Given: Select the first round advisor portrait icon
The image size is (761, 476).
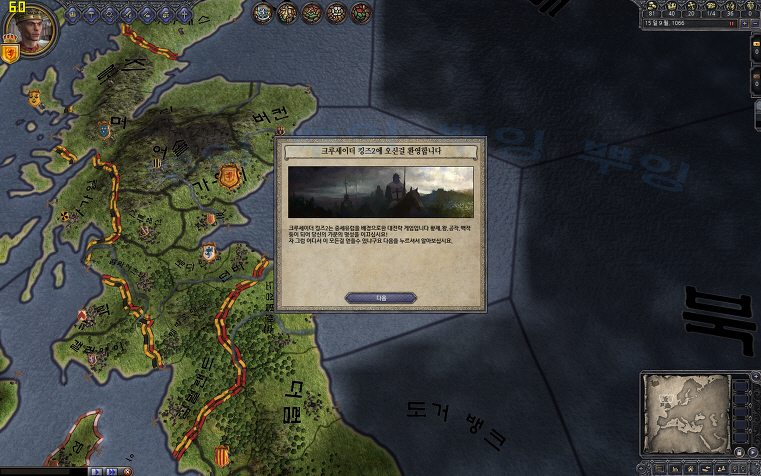Looking at the screenshot, I should [x=263, y=13].
